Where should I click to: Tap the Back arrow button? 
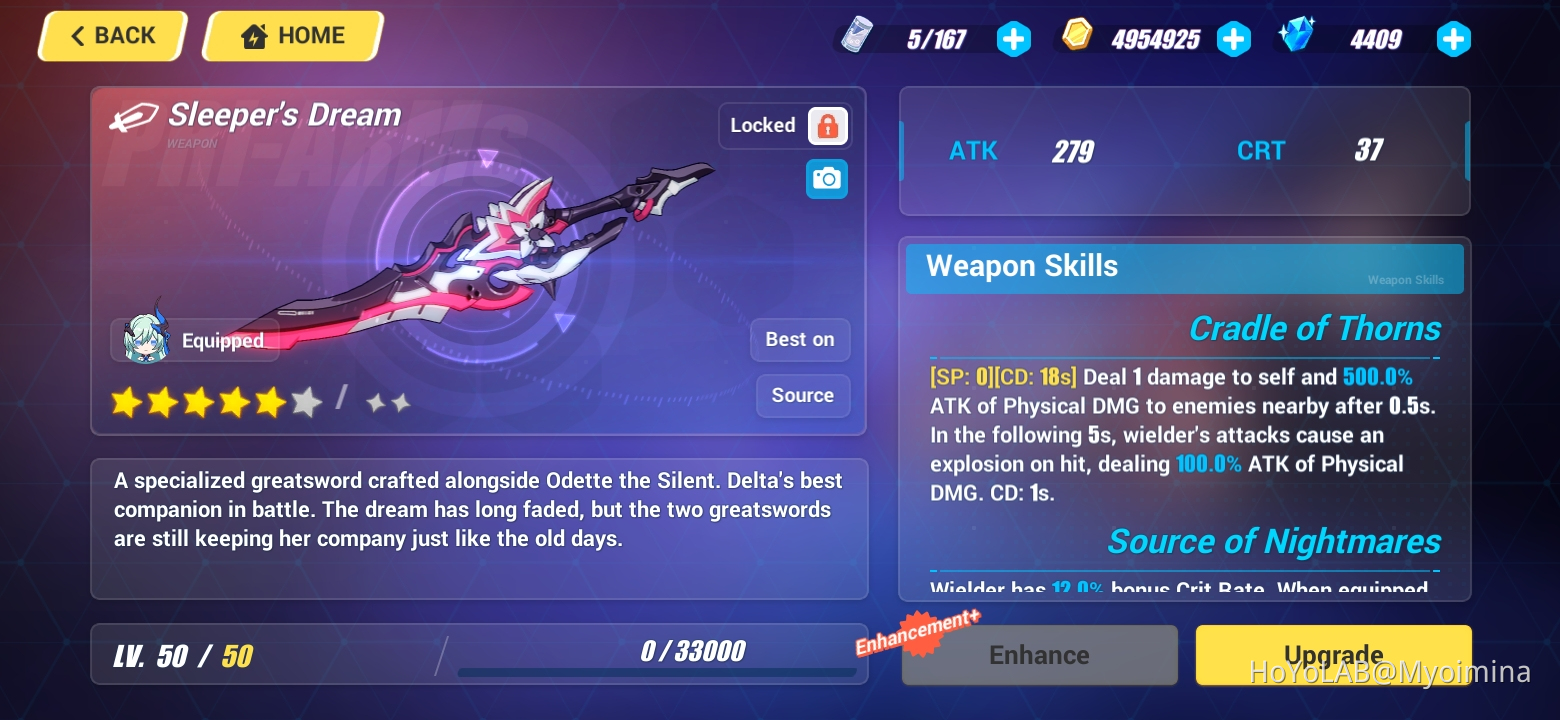110,35
